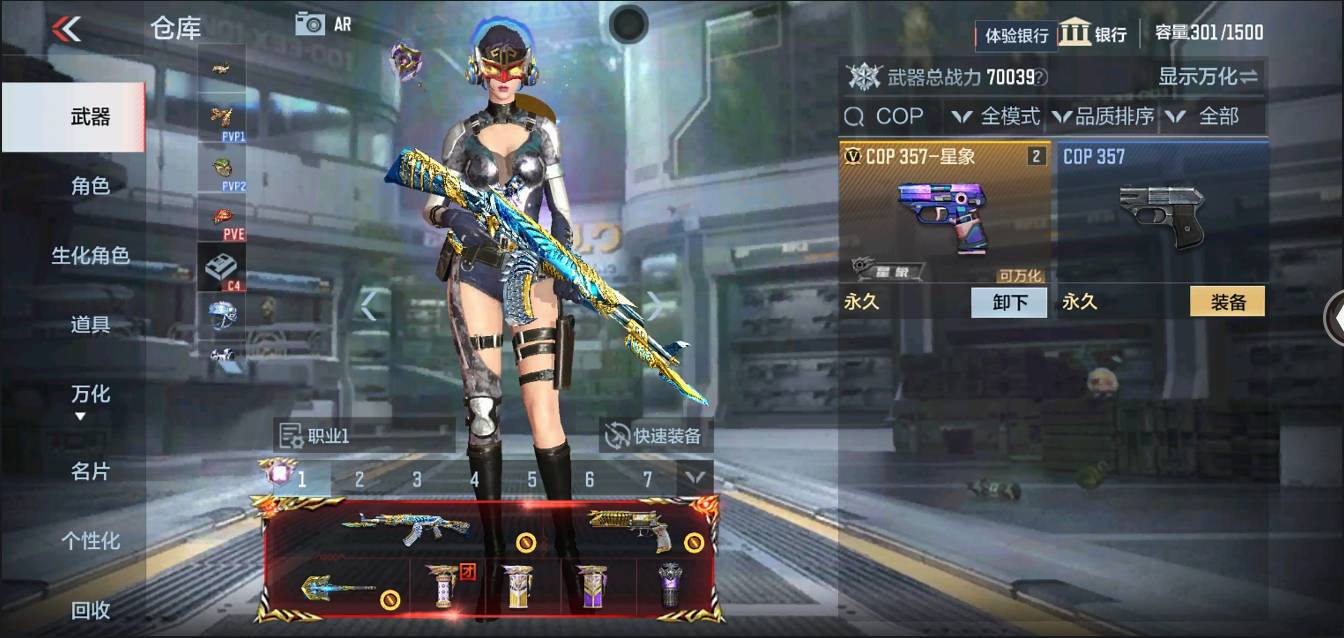The height and width of the screenshot is (638, 1344).
Task: Switch to the 角色 character tab
Action: pos(90,186)
